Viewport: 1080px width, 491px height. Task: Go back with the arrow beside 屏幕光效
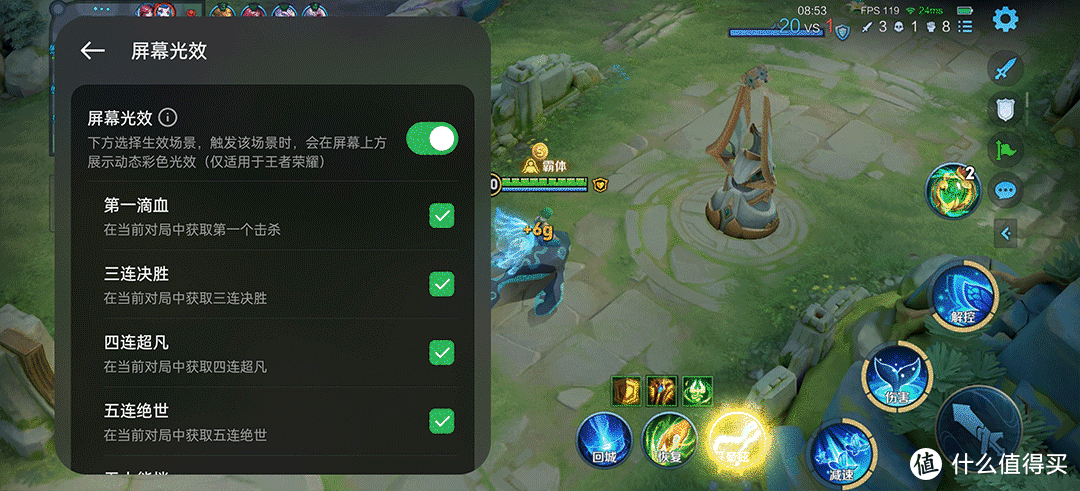click(x=93, y=50)
